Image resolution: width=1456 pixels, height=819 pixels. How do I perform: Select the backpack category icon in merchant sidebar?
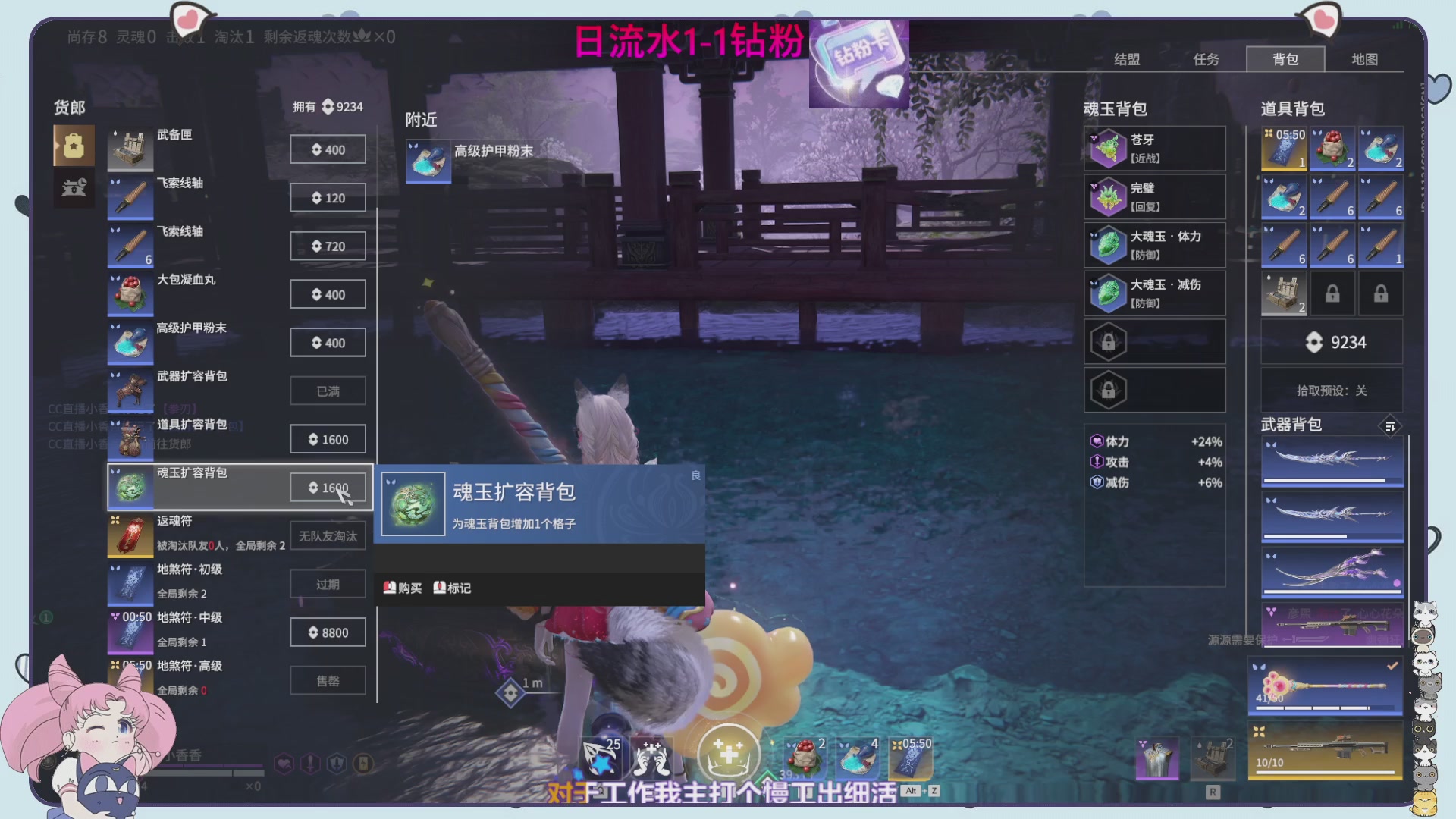(73, 145)
